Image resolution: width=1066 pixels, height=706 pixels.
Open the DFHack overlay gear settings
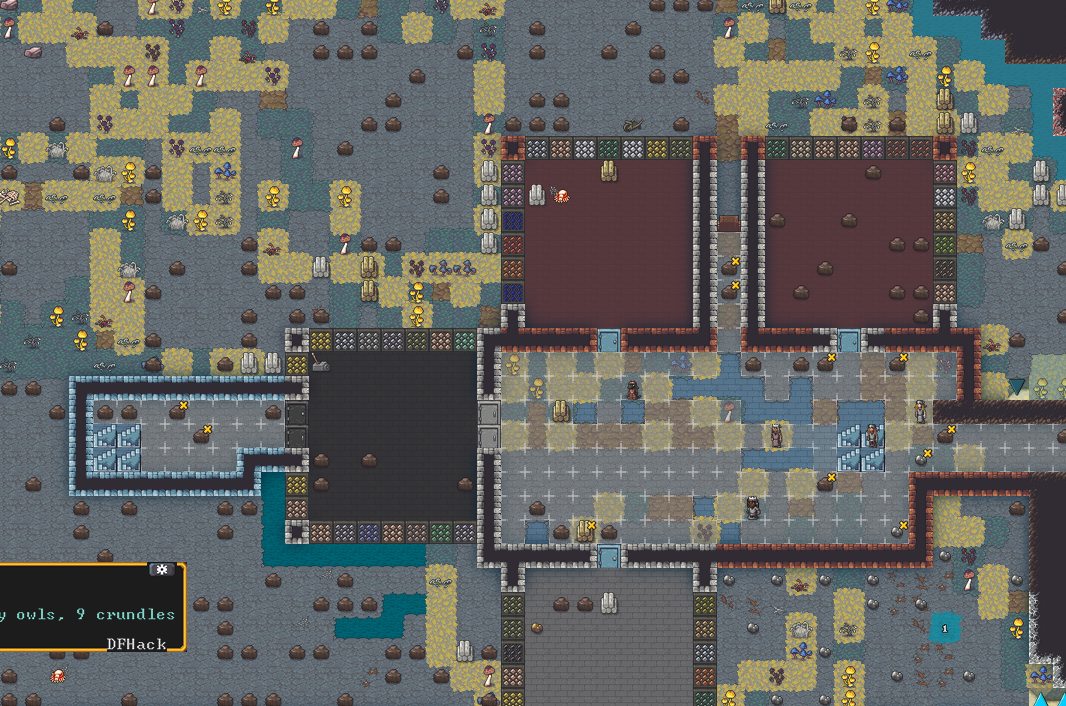[x=162, y=570]
